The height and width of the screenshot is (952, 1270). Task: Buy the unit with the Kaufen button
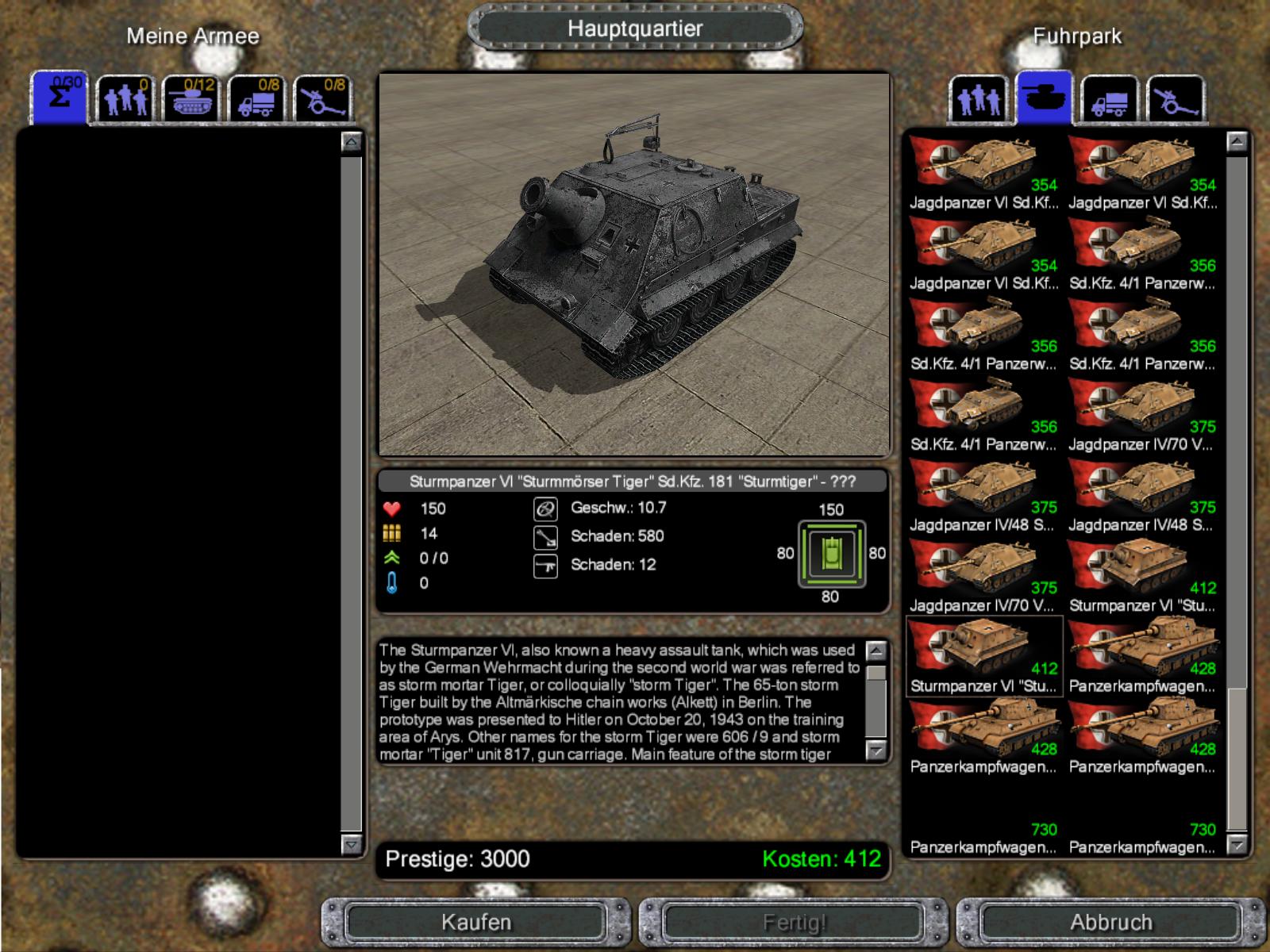point(476,923)
